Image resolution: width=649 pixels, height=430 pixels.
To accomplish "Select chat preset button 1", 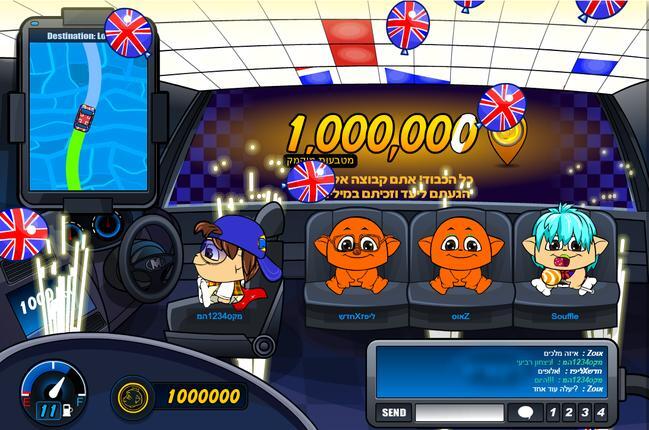I will click(553, 412).
